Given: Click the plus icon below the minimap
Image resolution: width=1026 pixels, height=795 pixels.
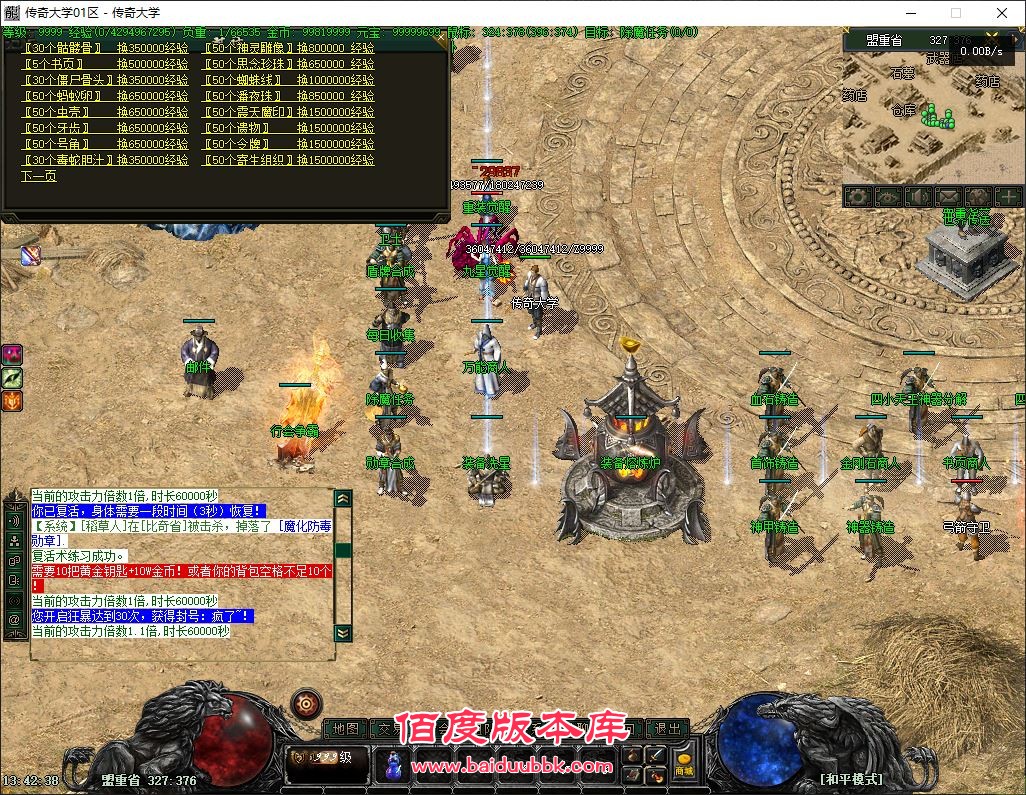Looking at the screenshot, I should click(x=1008, y=197).
